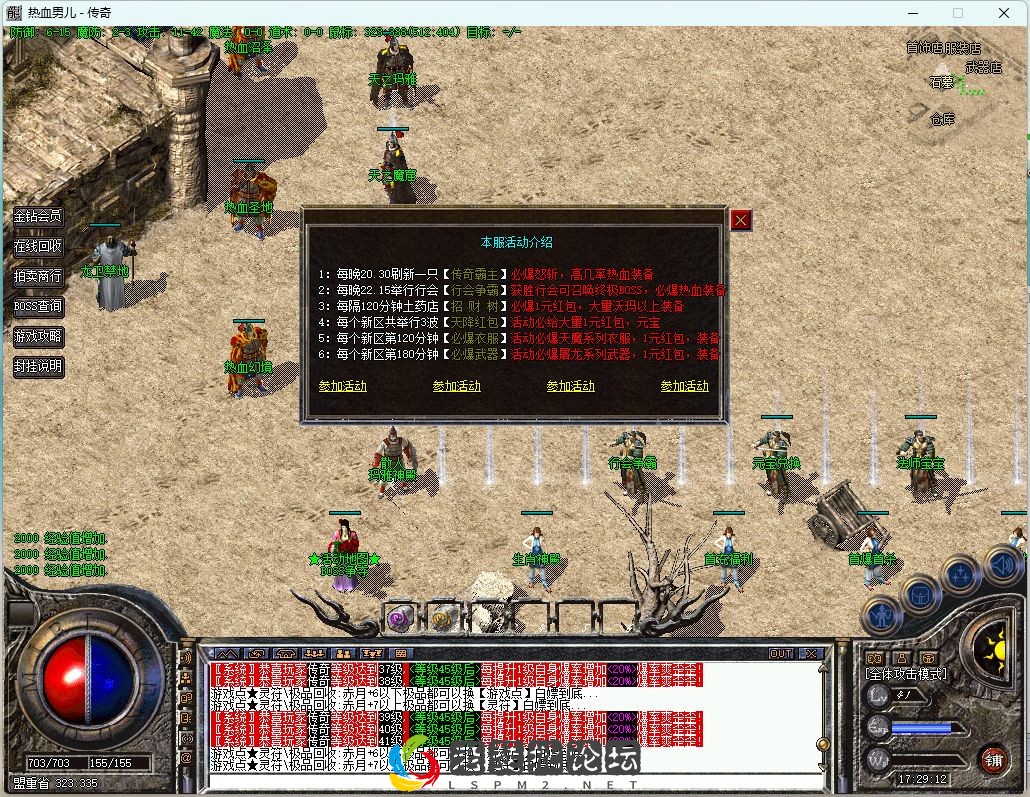Open the 金钻会员 membership panel

(38, 216)
